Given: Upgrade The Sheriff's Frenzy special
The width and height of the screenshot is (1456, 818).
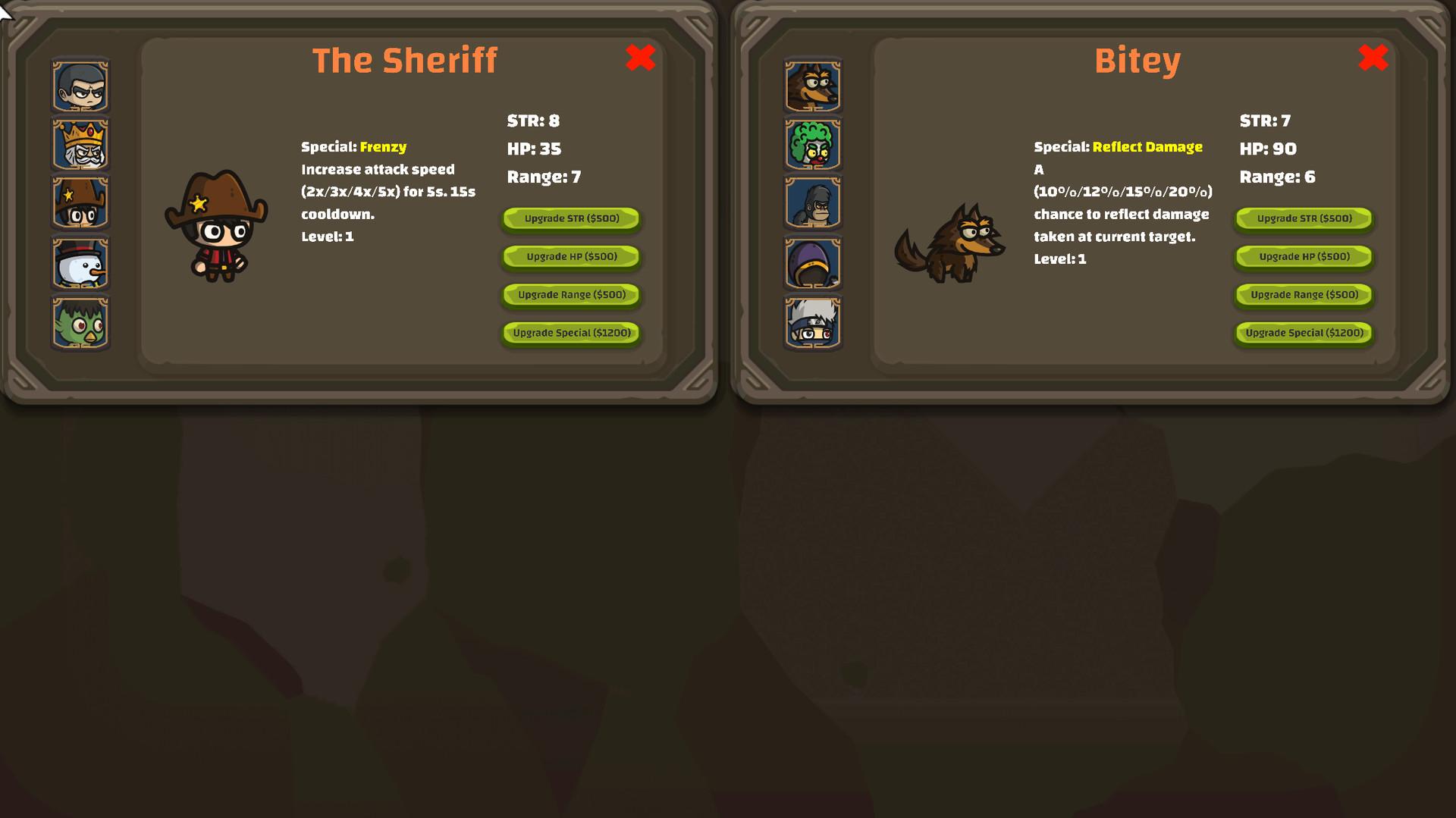Looking at the screenshot, I should pos(570,333).
